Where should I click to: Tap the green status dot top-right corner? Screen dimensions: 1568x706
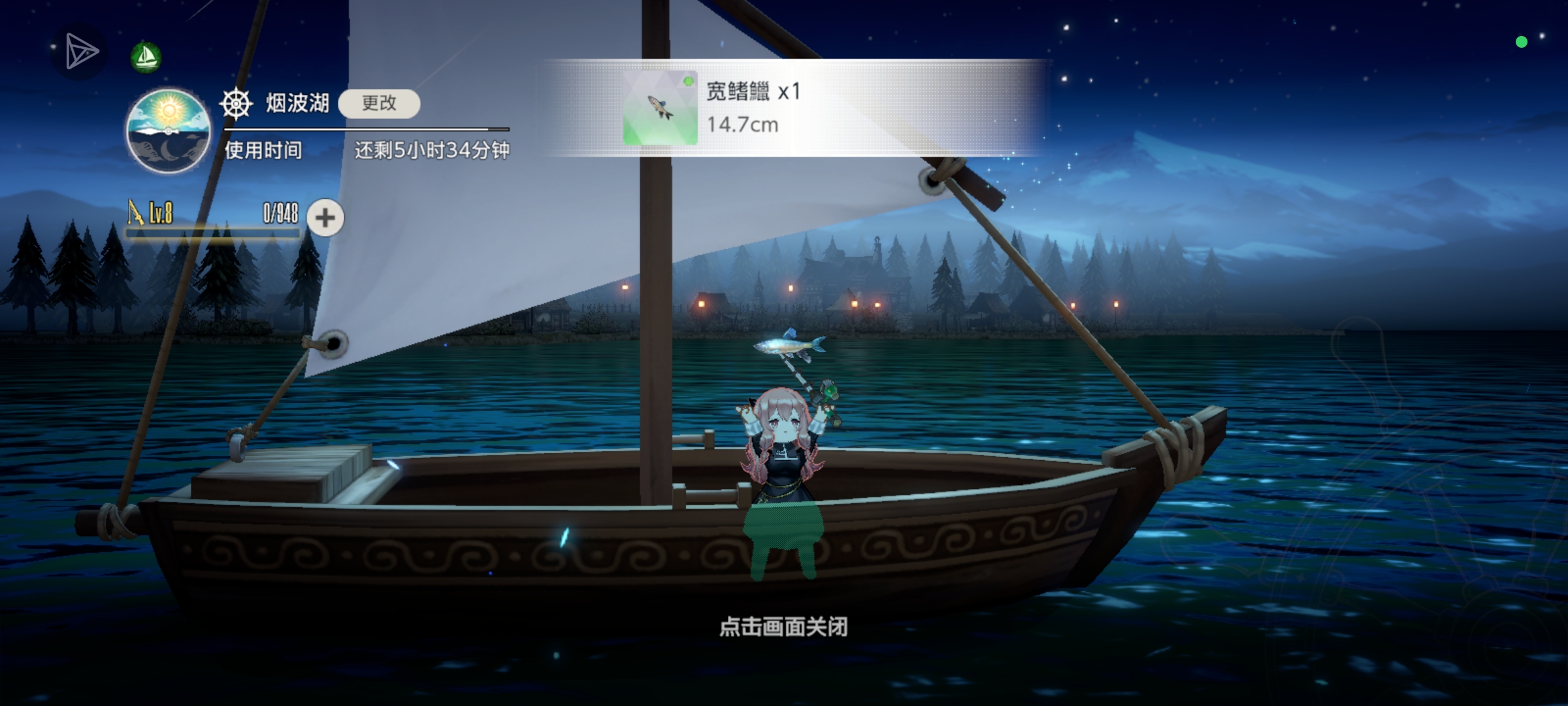(1523, 42)
